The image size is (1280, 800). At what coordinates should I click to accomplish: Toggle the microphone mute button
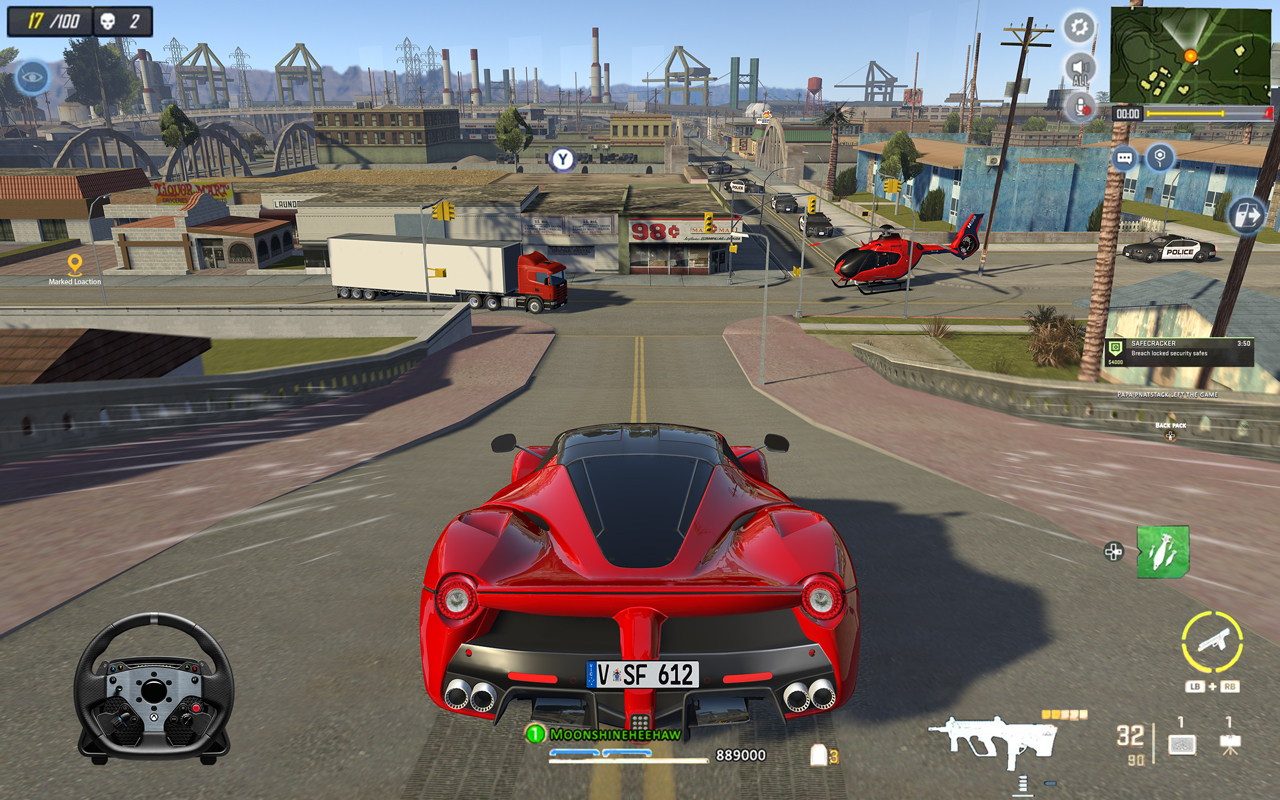tap(1080, 106)
